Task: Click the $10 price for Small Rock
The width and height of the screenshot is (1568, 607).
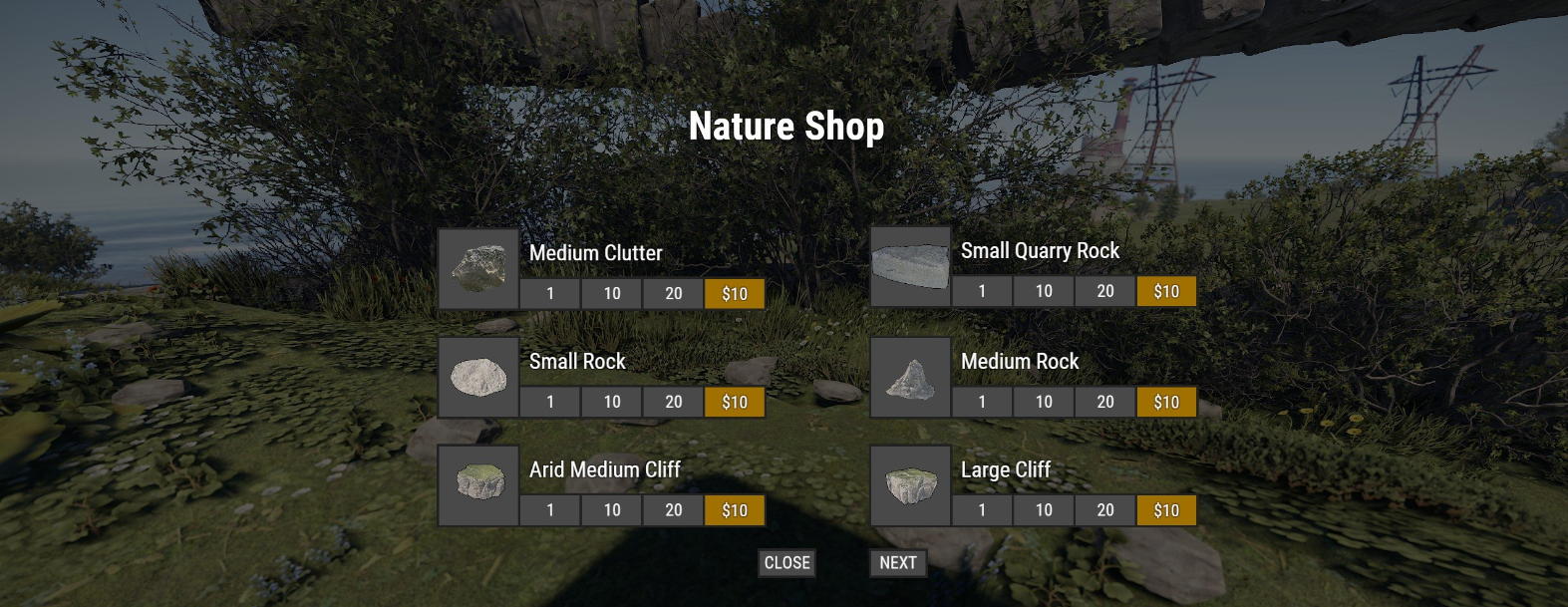Action: (x=735, y=402)
